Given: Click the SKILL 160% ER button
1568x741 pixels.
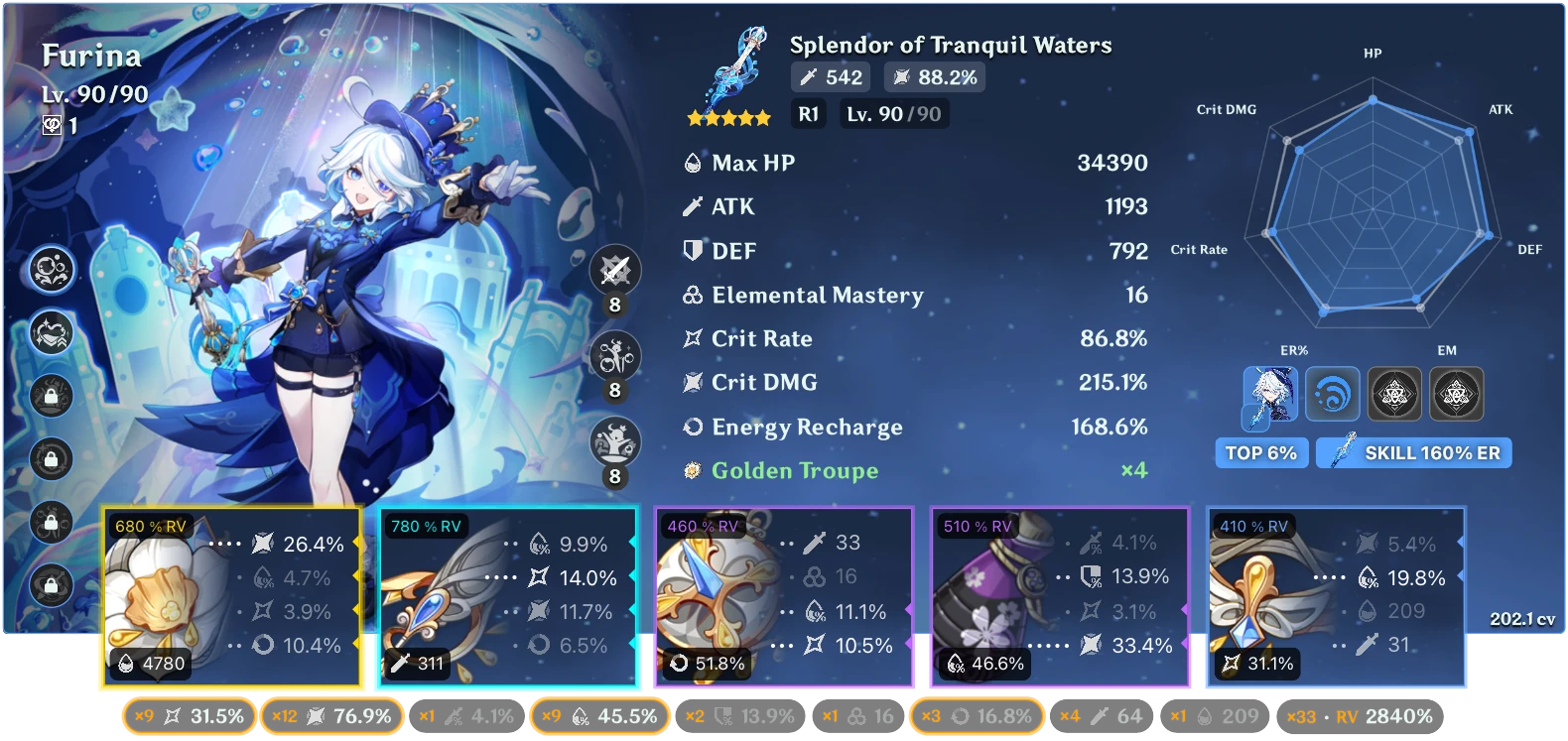Looking at the screenshot, I should pyautogui.click(x=1413, y=452).
